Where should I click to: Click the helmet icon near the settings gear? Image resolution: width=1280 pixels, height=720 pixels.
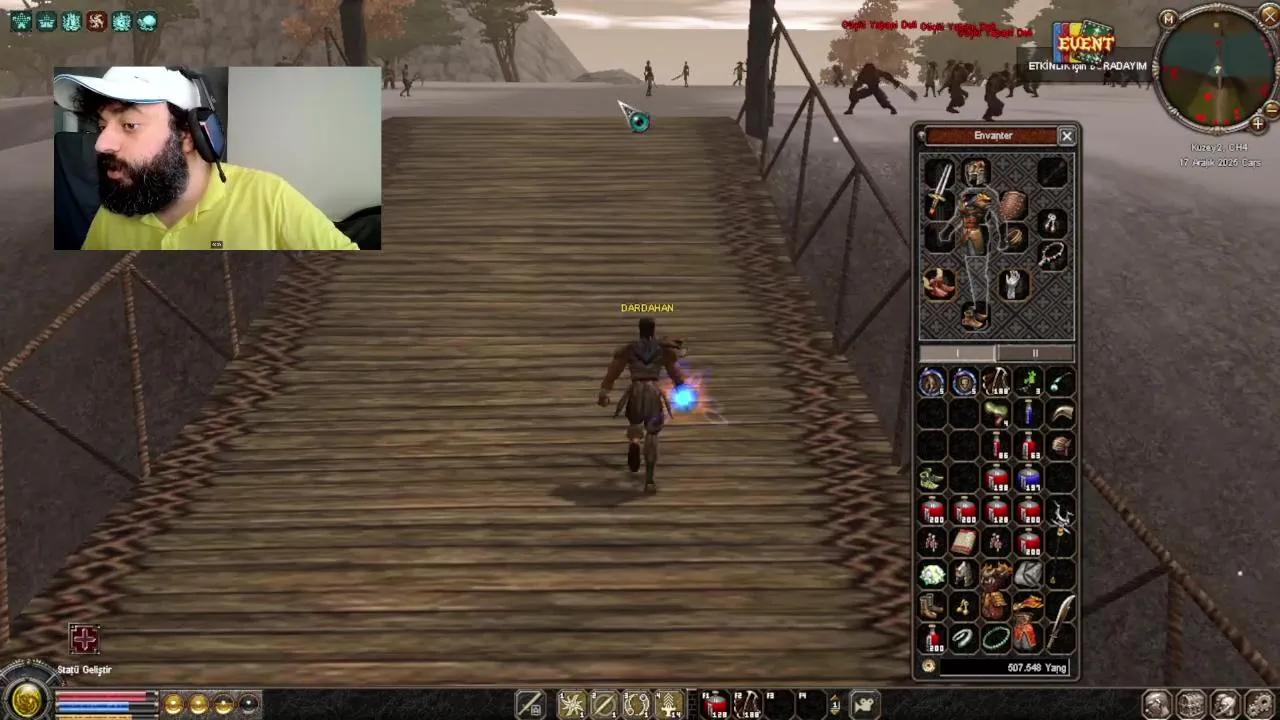coord(1227,703)
